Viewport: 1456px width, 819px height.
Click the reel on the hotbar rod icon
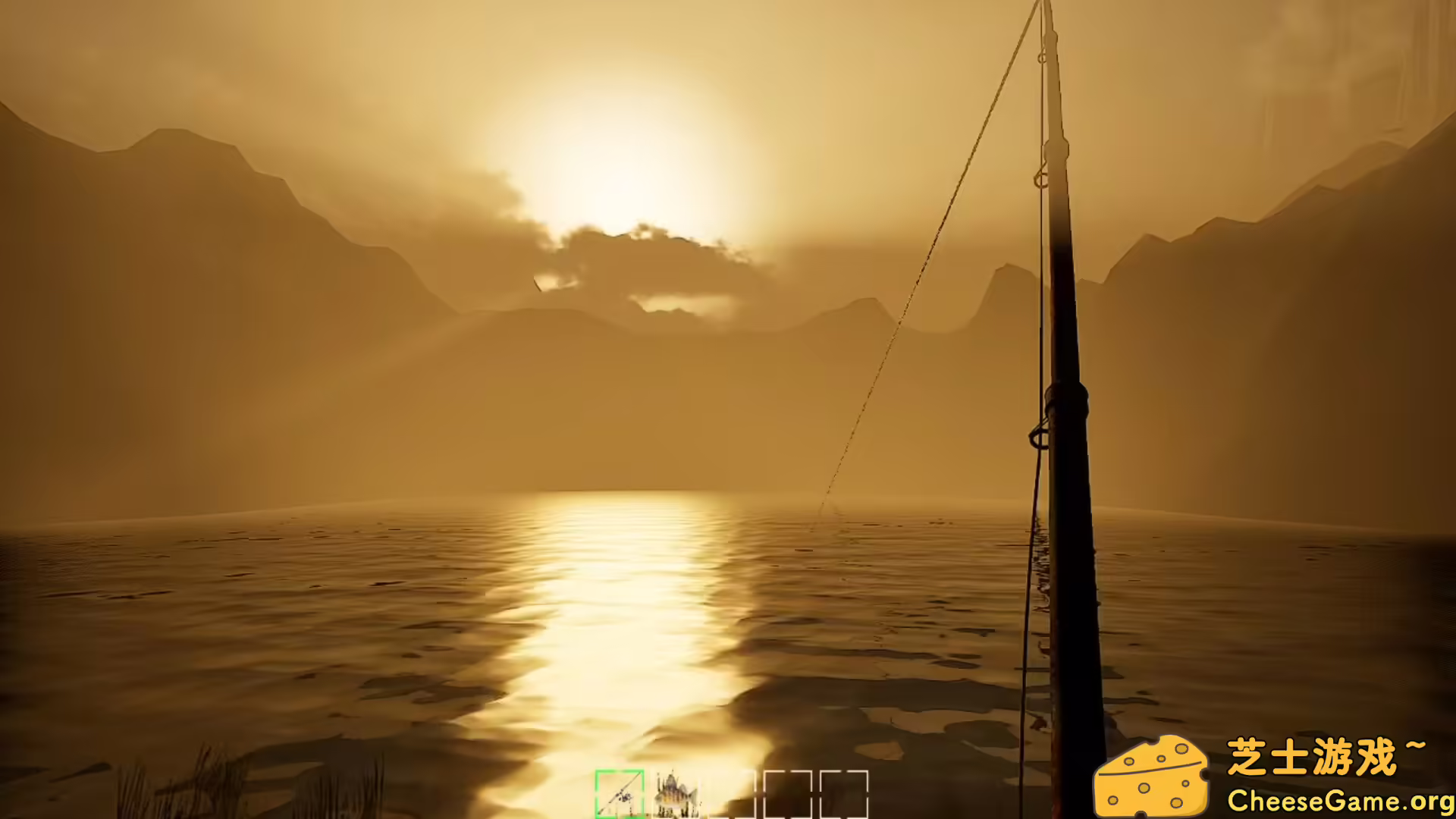pyautogui.click(x=624, y=796)
